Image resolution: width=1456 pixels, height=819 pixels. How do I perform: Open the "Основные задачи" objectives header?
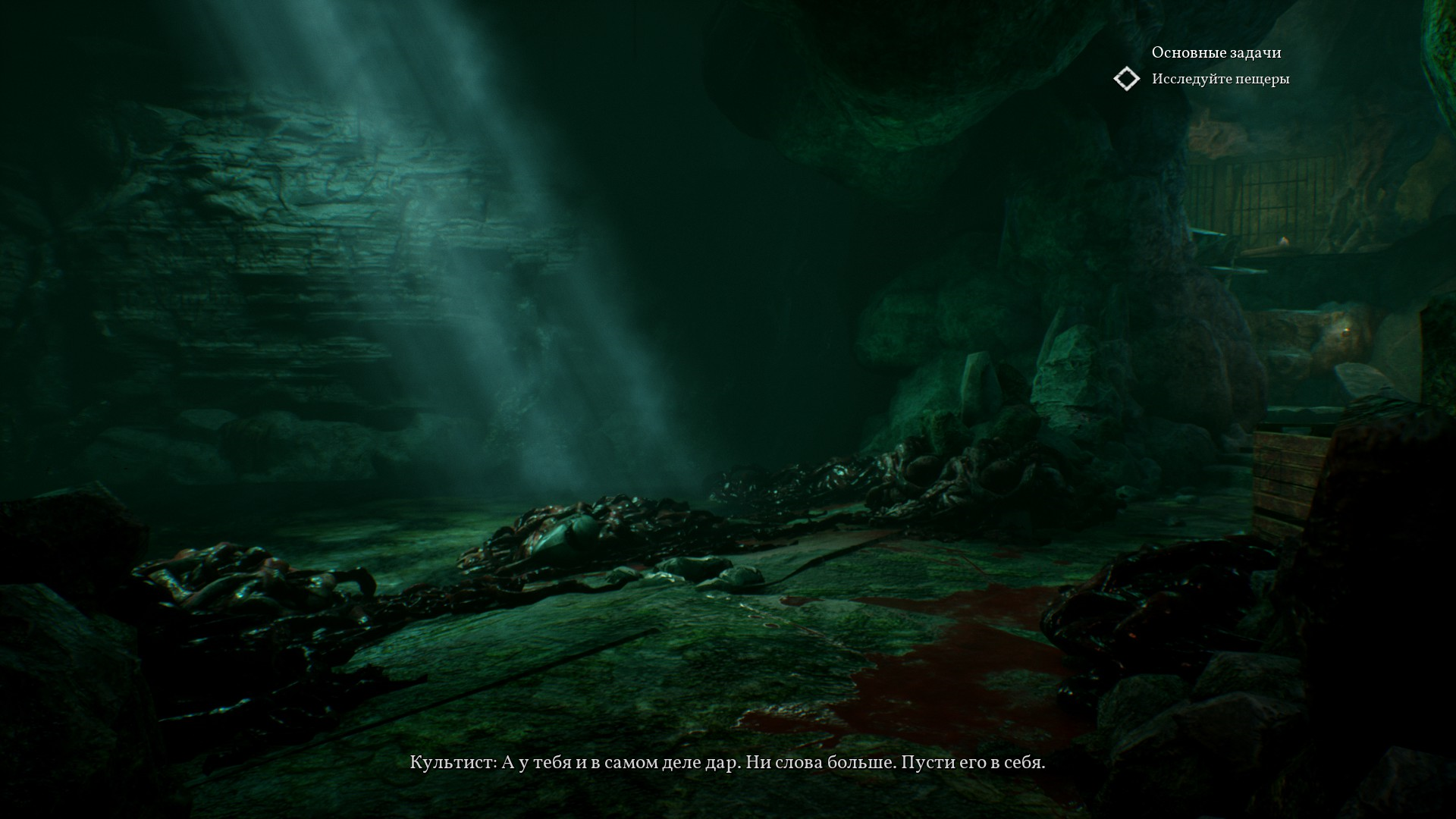(1216, 52)
